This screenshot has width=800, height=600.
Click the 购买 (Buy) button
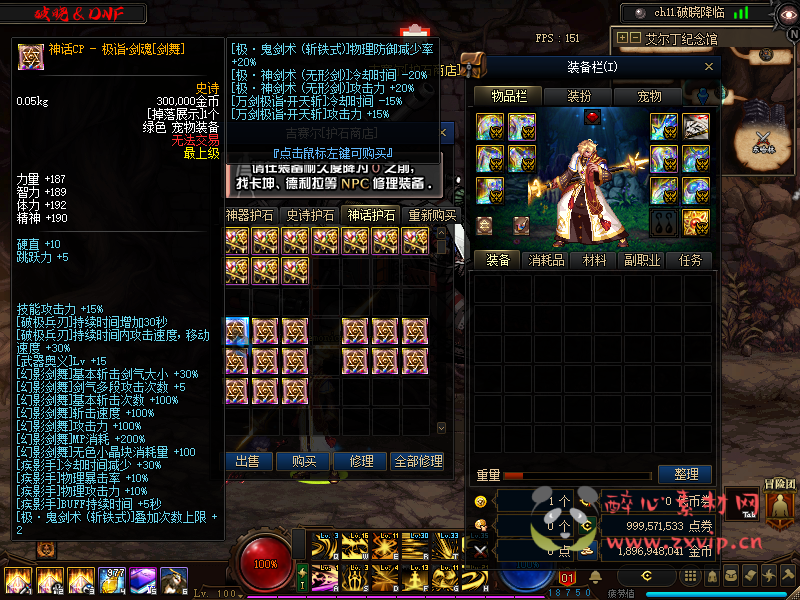pyautogui.click(x=304, y=461)
